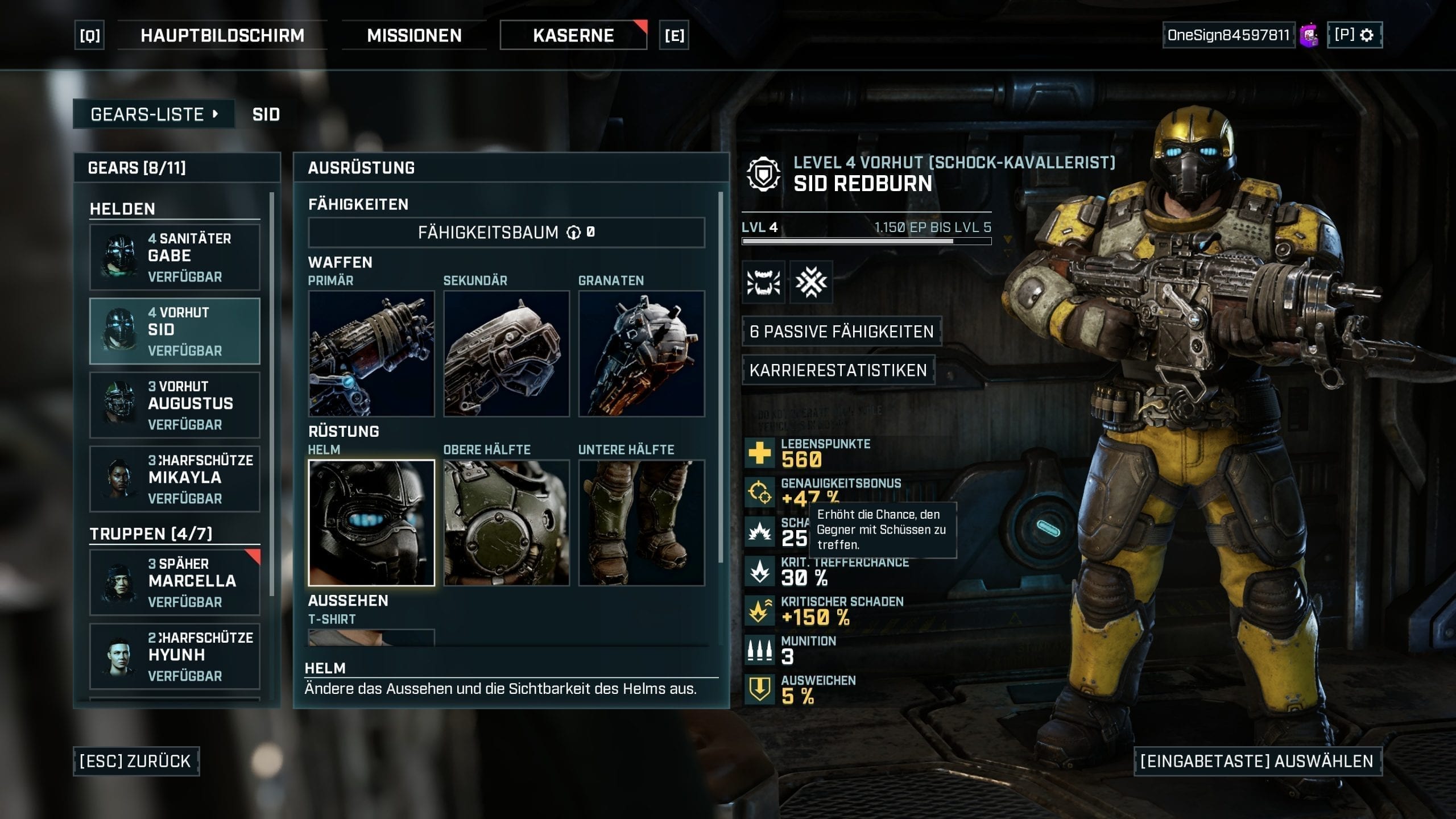Viewport: 1456px width, 819px height.
Task: Switch to the Hauptbildschirm tab
Action: pos(222,35)
